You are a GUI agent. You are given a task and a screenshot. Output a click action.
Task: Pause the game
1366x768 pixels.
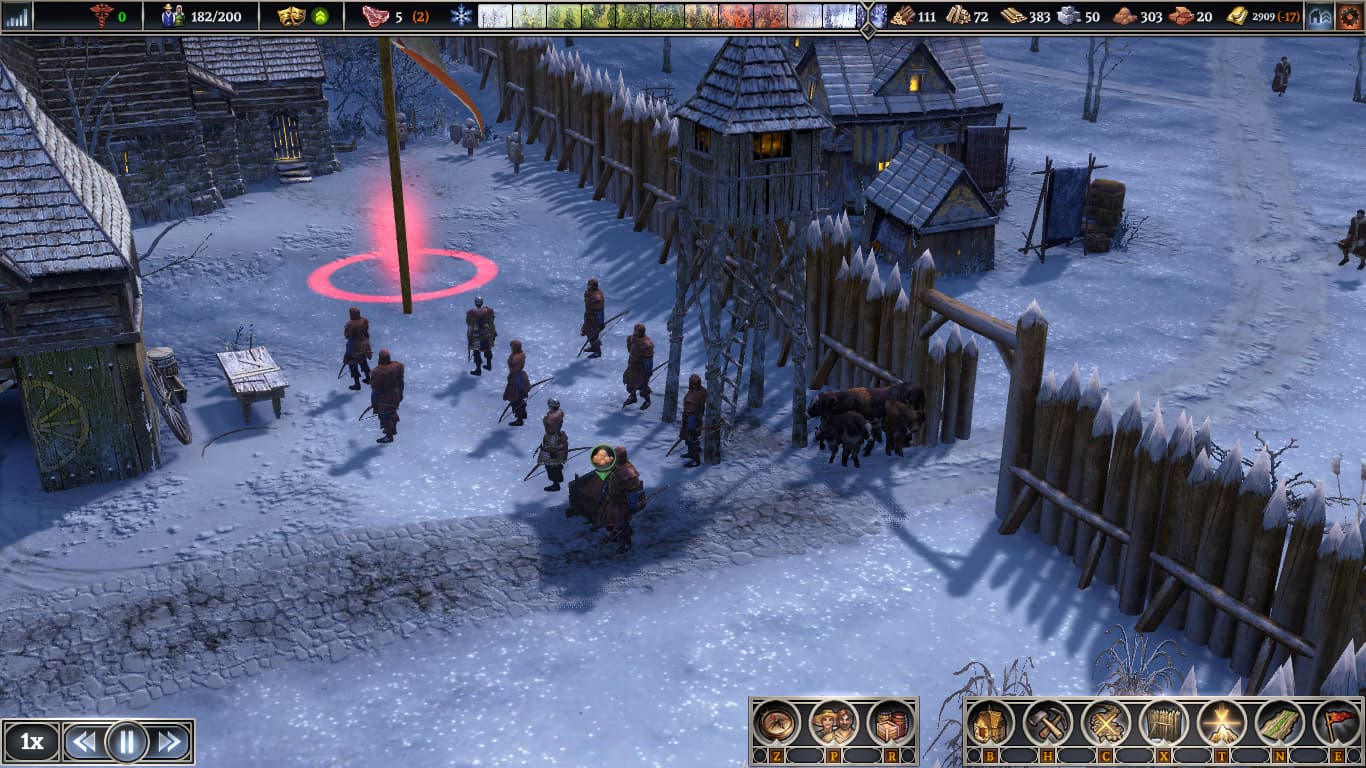127,742
